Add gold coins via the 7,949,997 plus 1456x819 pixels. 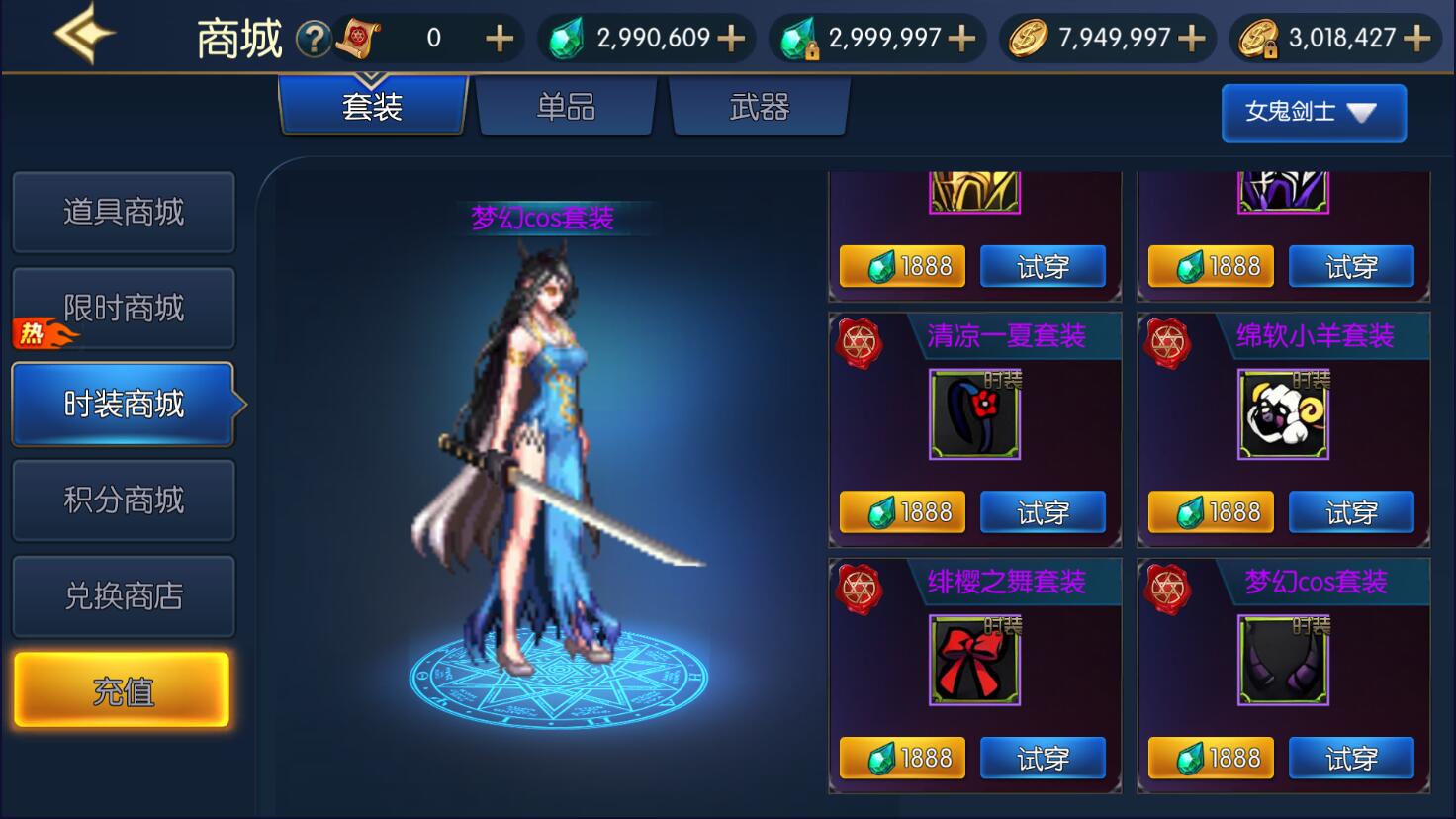[1192, 39]
